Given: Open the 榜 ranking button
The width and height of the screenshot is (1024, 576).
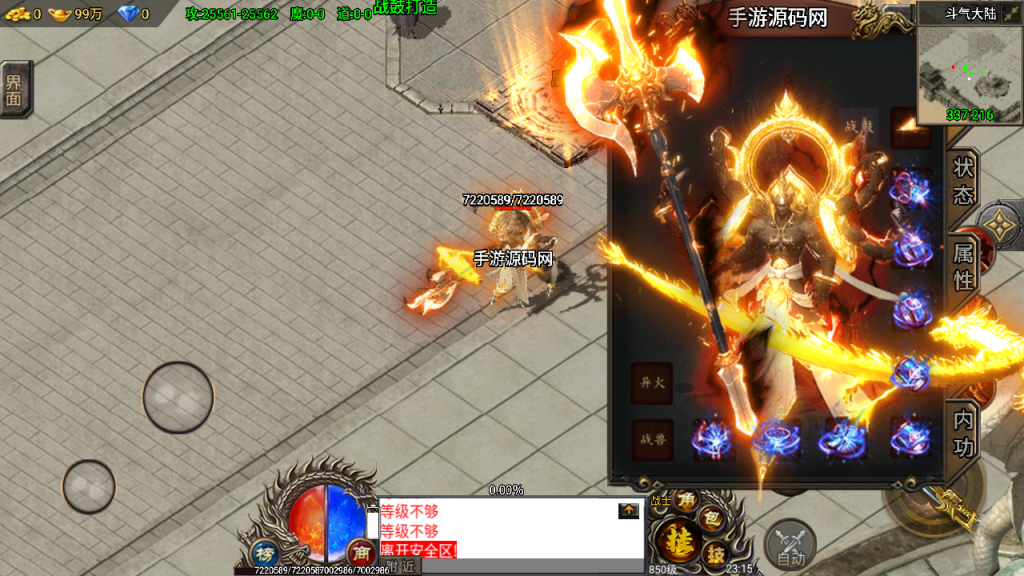Looking at the screenshot, I should pyautogui.click(x=263, y=553).
